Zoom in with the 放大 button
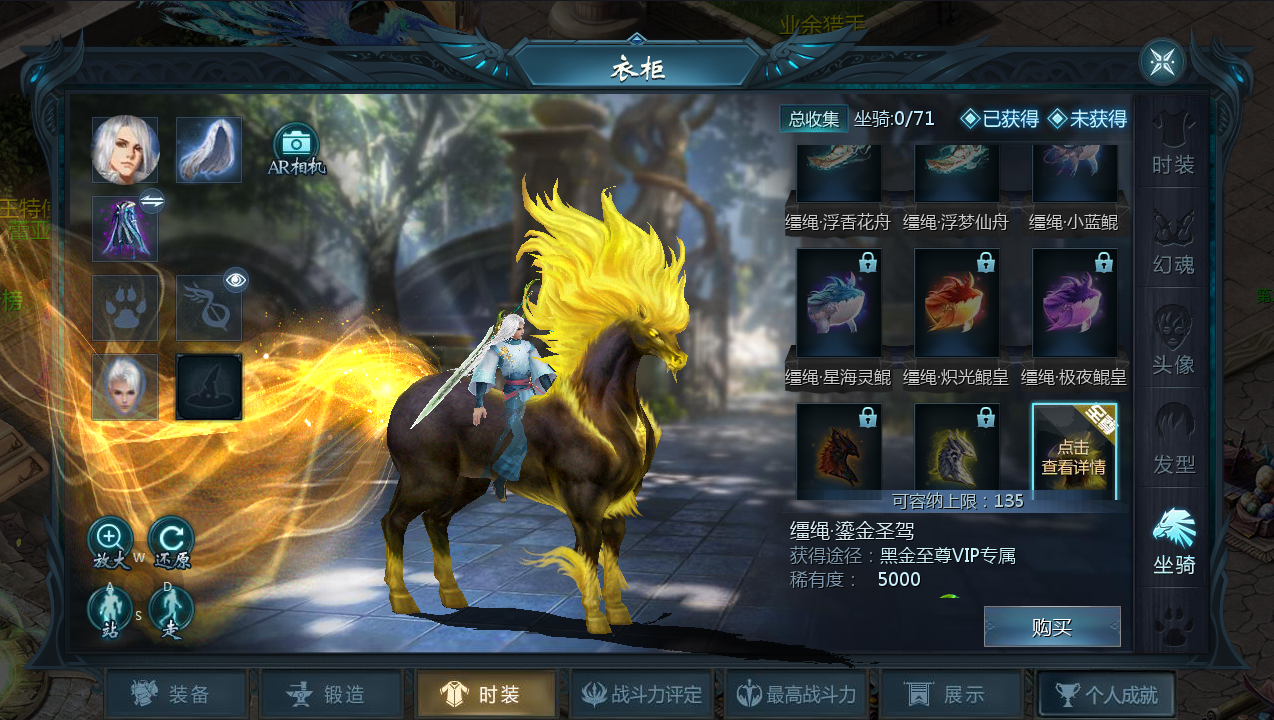This screenshot has height=720, width=1274. 110,540
